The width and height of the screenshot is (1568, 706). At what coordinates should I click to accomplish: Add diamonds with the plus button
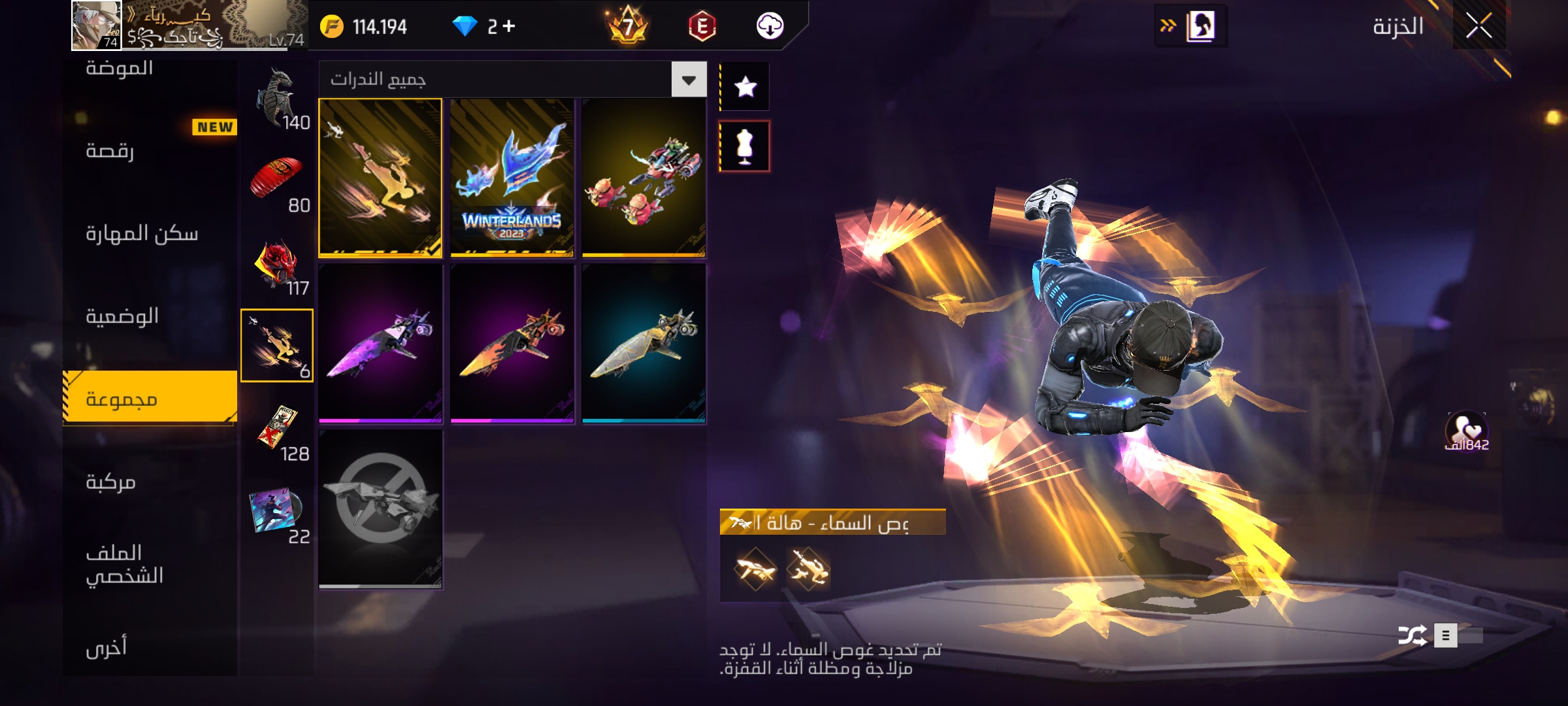(509, 26)
